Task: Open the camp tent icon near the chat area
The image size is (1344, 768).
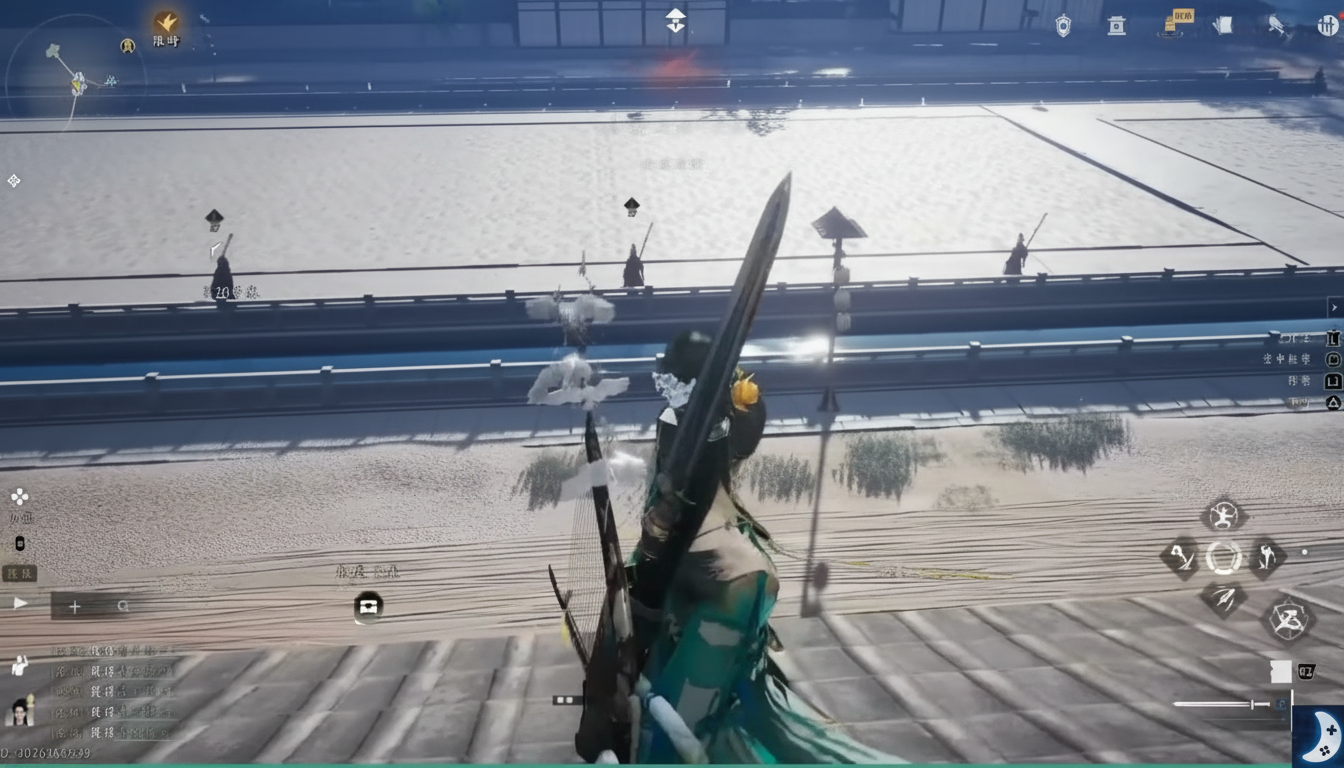Action: point(368,606)
